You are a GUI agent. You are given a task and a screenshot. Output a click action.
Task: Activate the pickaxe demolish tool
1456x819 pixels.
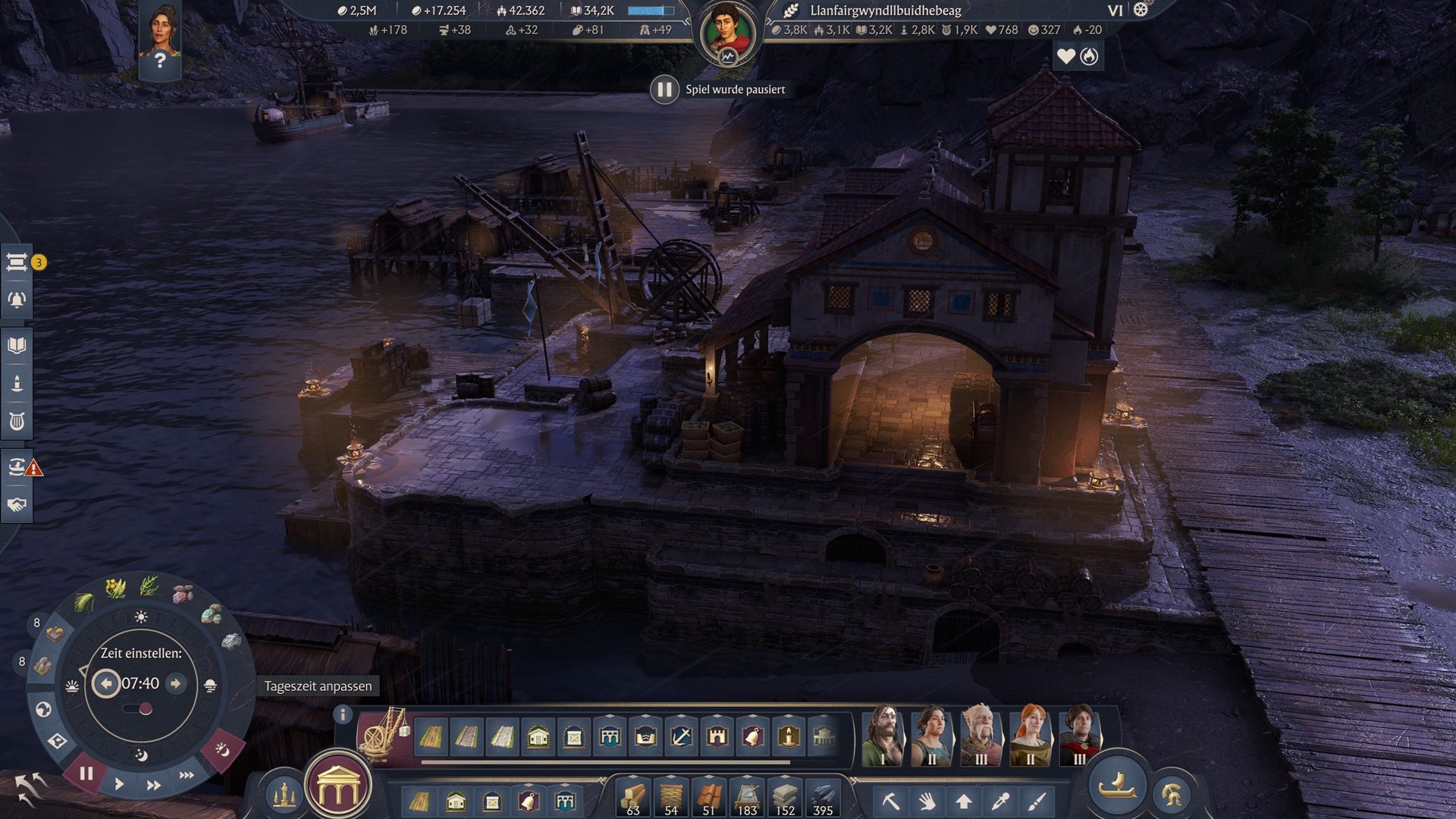coord(891,801)
